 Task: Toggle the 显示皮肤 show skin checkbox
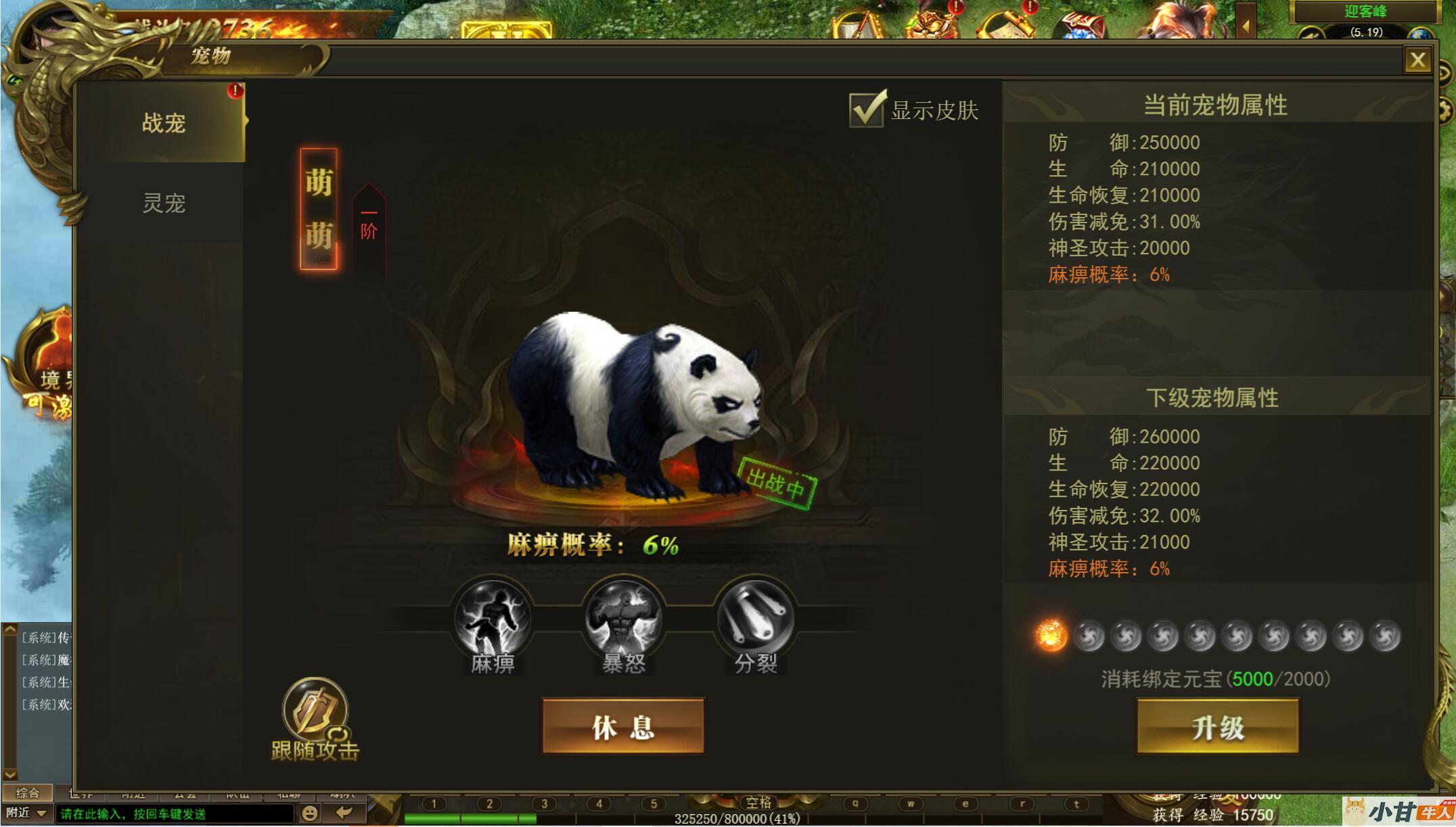point(867,110)
